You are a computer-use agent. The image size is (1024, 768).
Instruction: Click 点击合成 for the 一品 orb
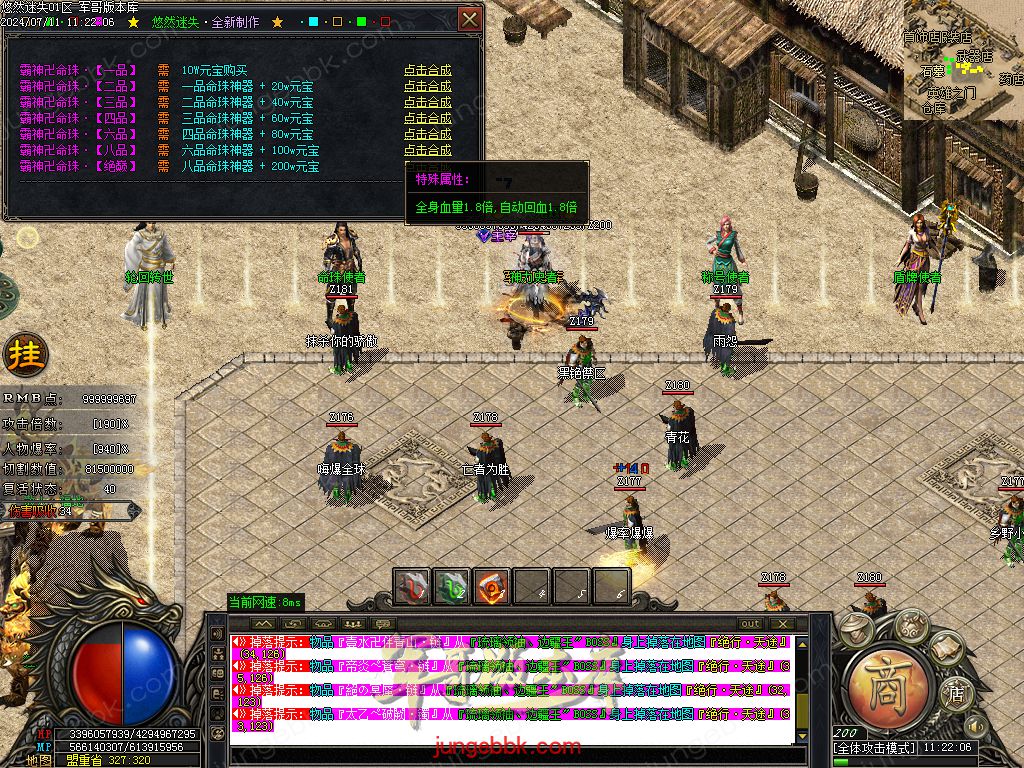427,70
